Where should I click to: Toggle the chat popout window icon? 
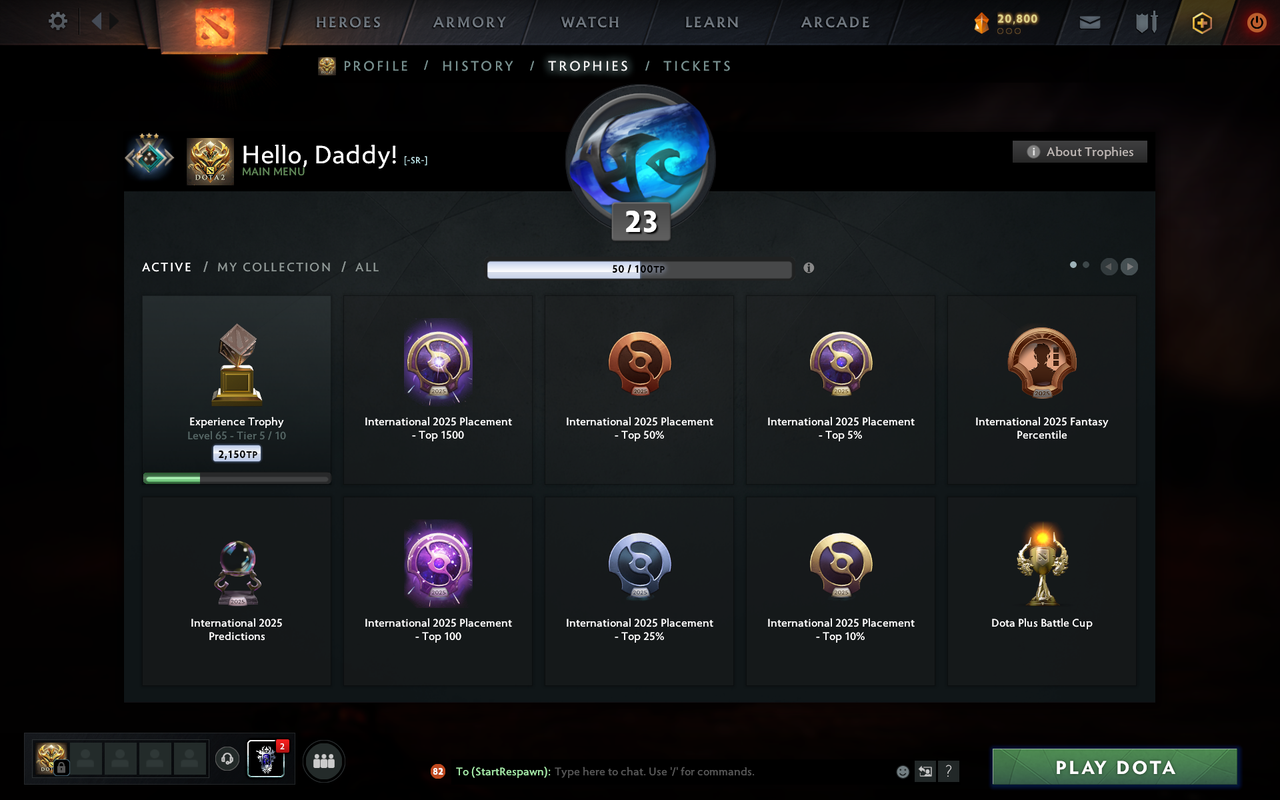click(x=924, y=771)
